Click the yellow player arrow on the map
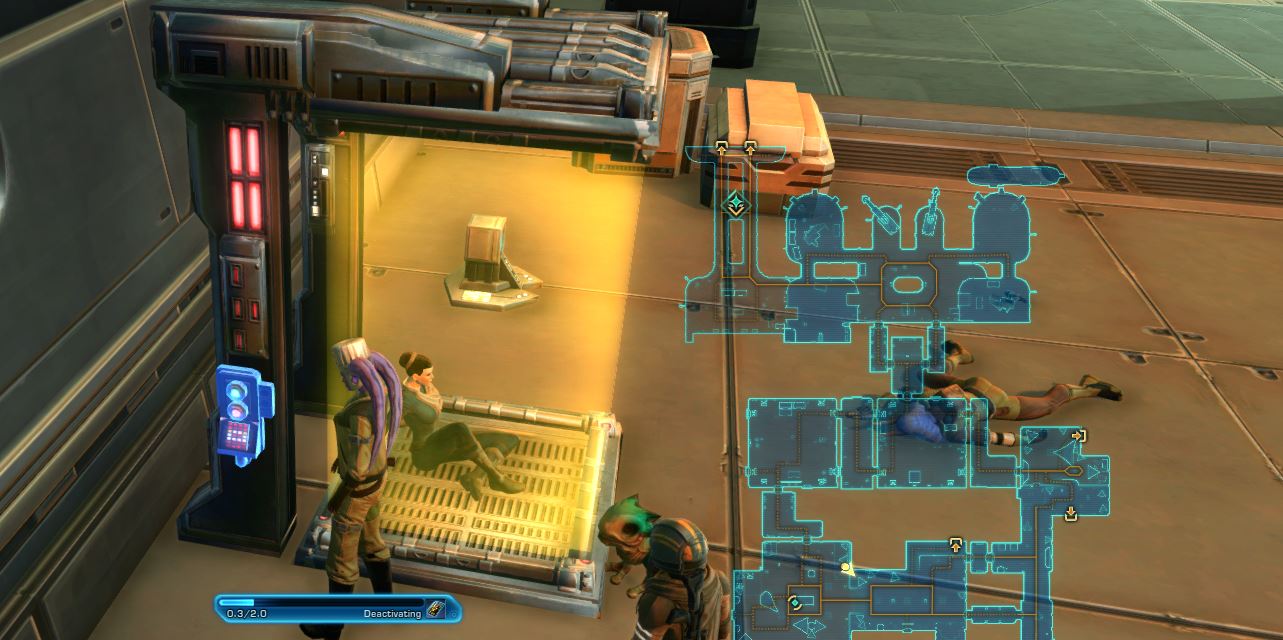The width and height of the screenshot is (1283, 640). pyautogui.click(x=848, y=569)
